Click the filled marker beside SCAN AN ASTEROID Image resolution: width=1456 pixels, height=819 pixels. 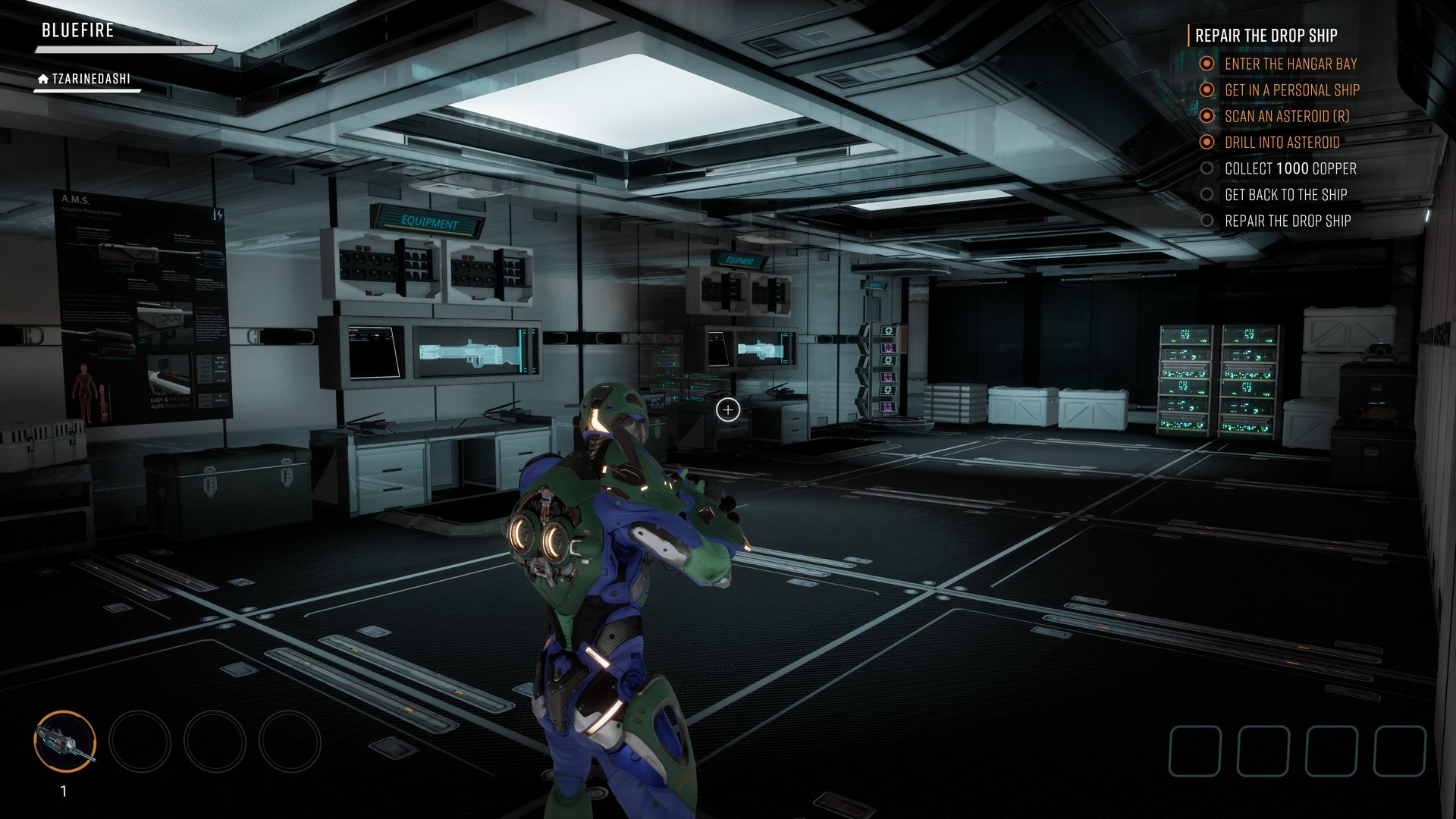(x=1207, y=116)
